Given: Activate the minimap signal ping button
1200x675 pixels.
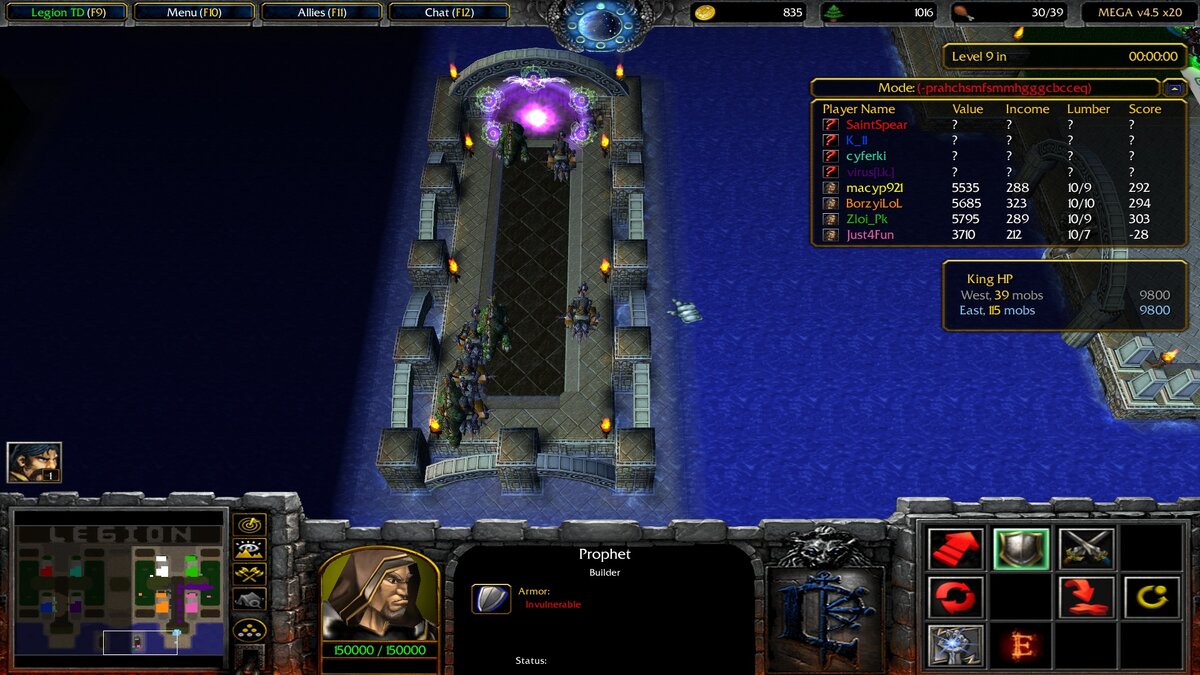Looking at the screenshot, I should [x=249, y=524].
